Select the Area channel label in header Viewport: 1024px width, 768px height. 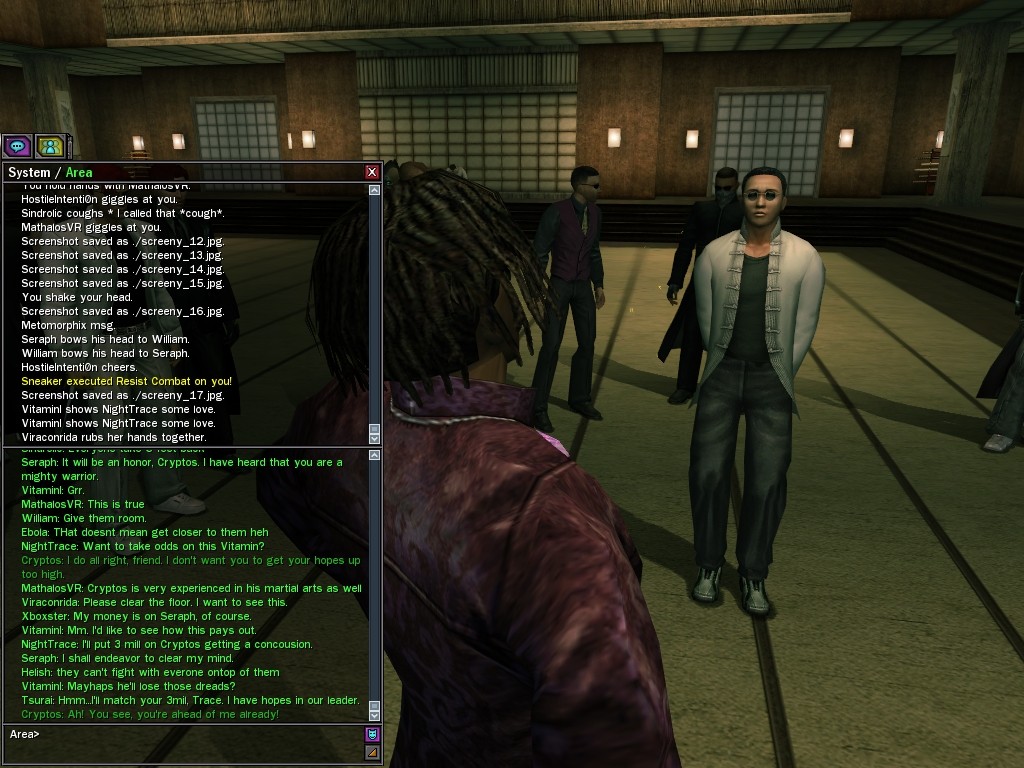(79, 172)
